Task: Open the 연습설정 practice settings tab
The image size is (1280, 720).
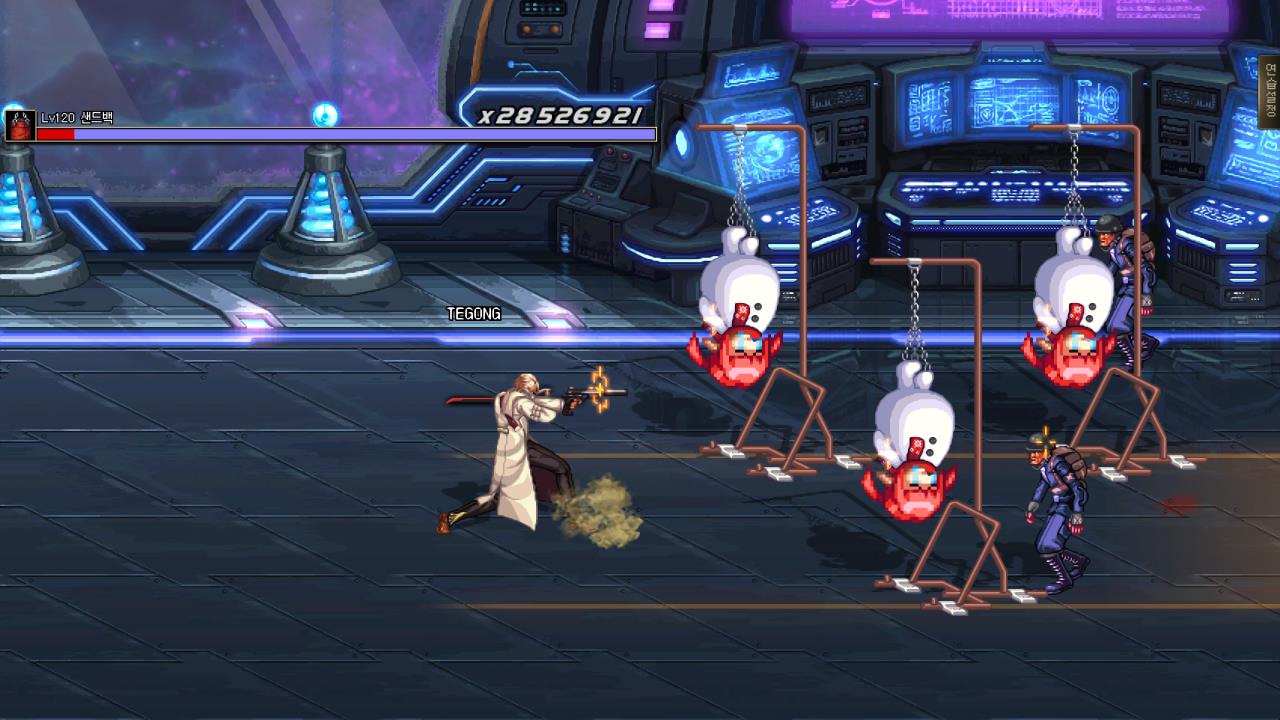Action: click(1270, 92)
